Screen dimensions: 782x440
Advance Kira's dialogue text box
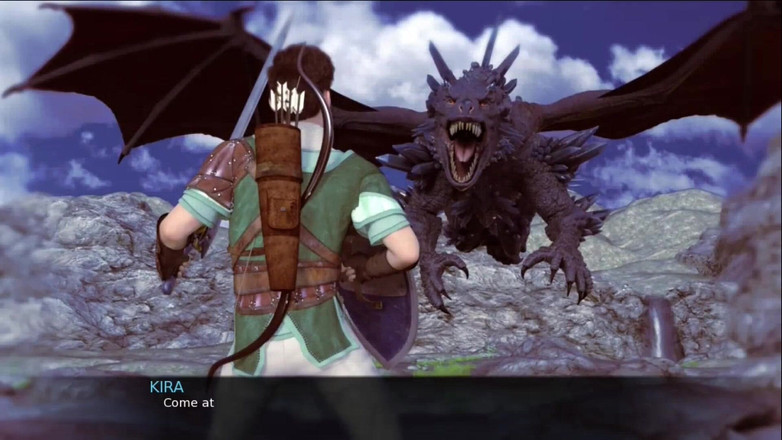tap(390, 407)
